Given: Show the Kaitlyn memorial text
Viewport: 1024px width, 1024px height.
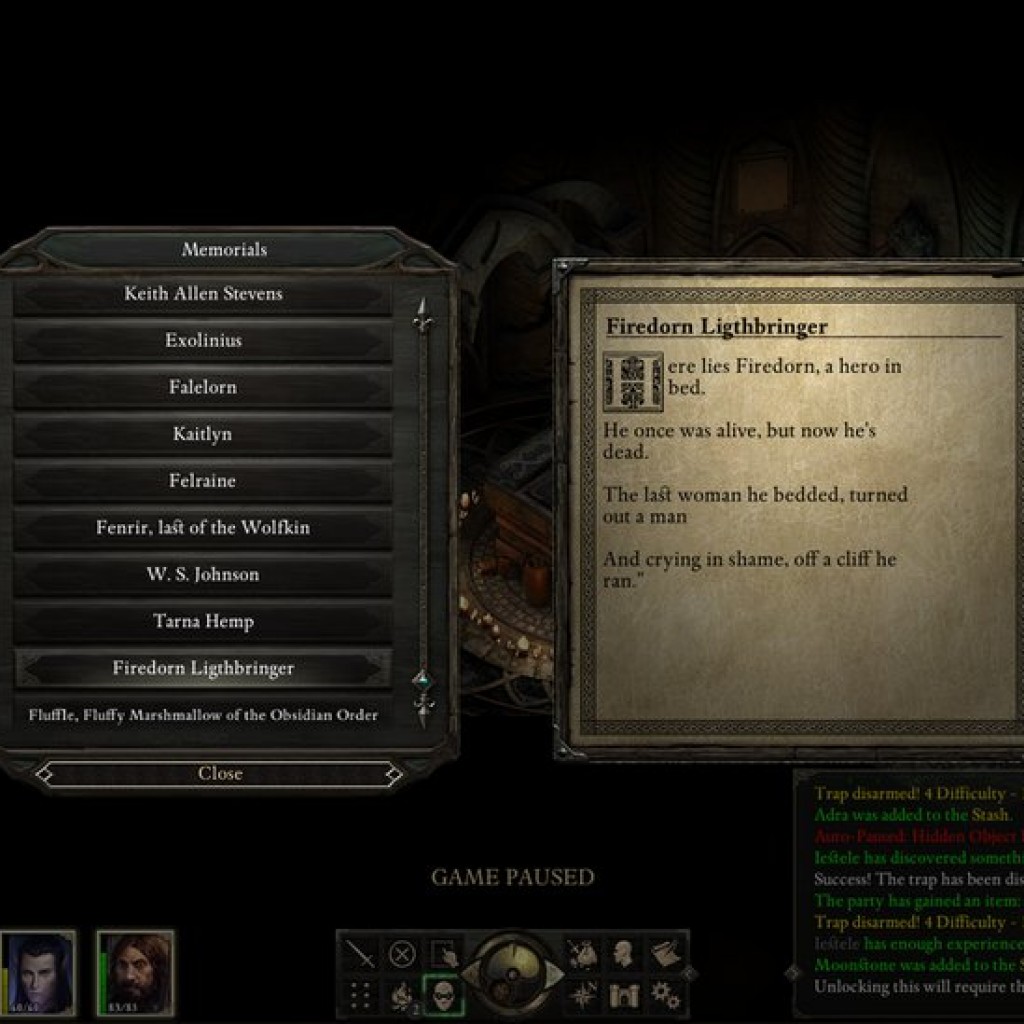Looking at the screenshot, I should click(203, 435).
